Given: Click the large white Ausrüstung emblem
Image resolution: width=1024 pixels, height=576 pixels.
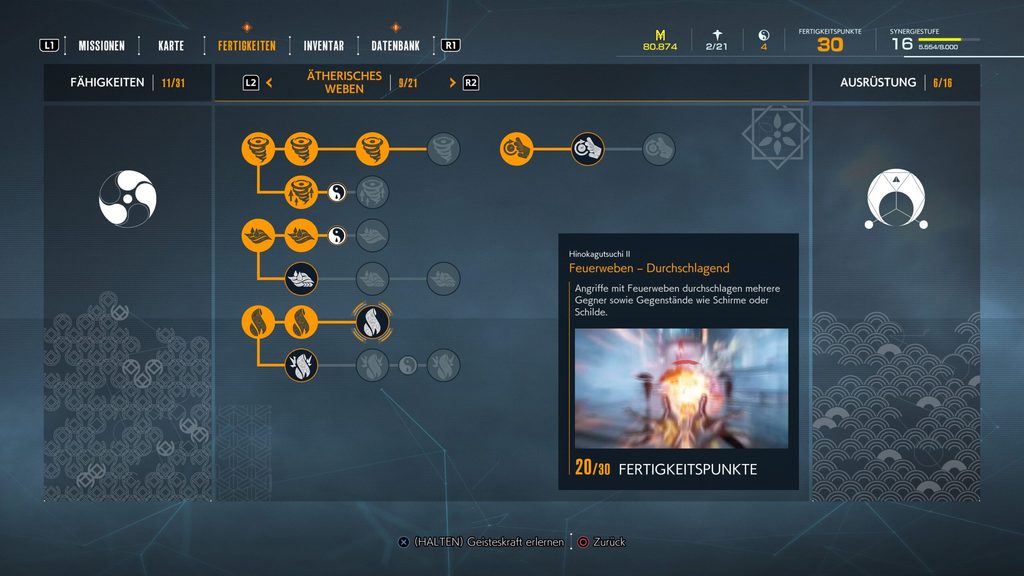Looking at the screenshot, I should point(895,196).
